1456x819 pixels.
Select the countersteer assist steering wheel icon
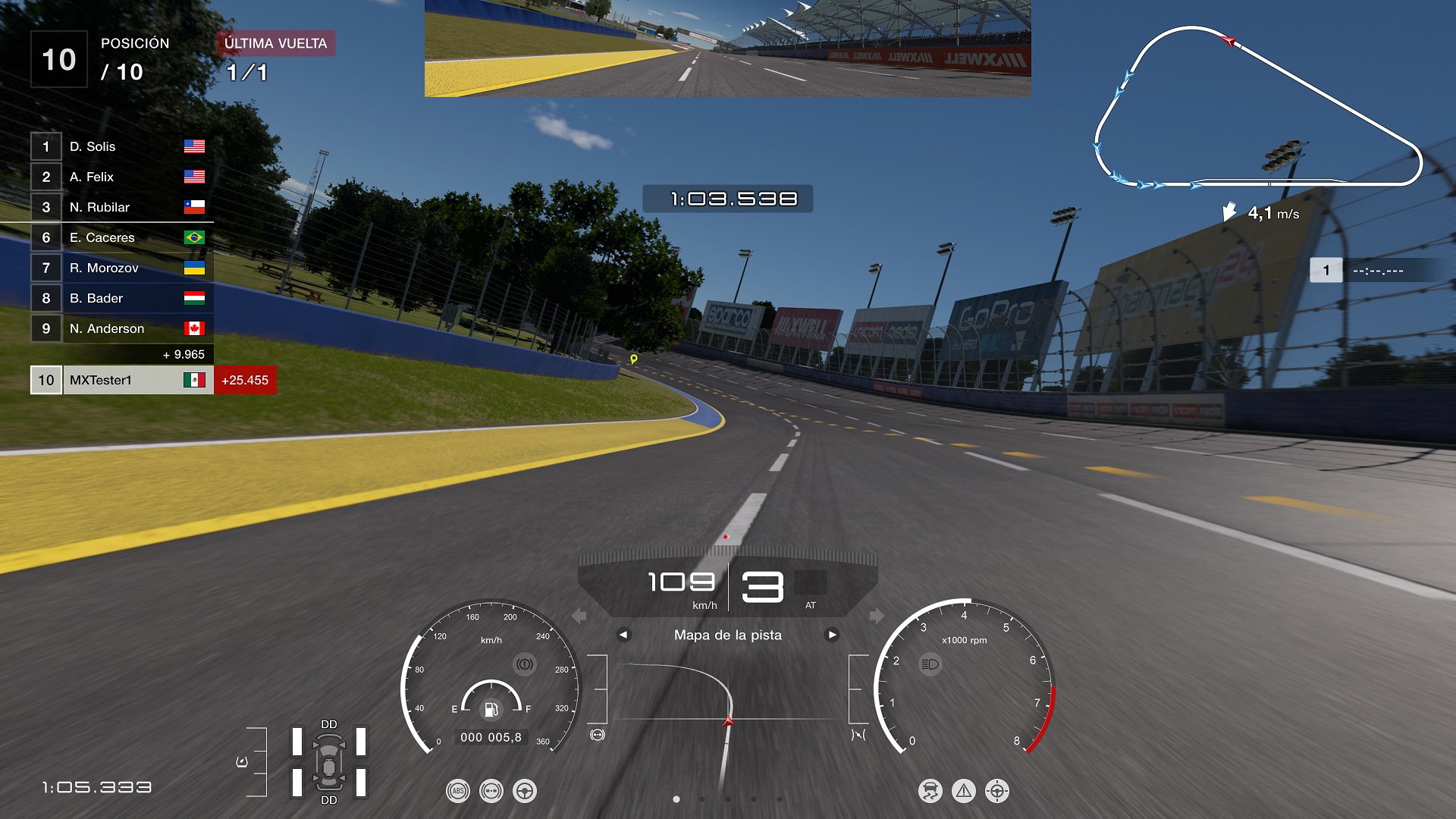[524, 789]
